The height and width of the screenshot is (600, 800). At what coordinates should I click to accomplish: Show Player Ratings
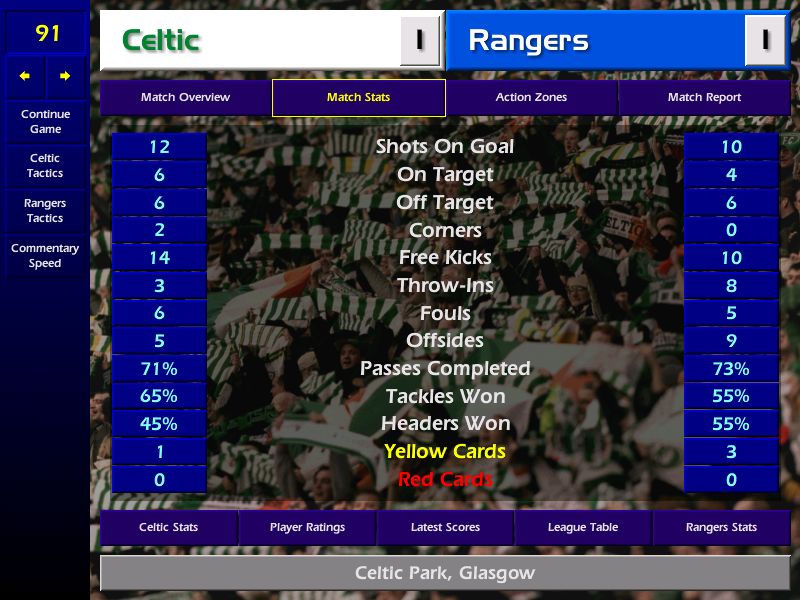tap(307, 527)
